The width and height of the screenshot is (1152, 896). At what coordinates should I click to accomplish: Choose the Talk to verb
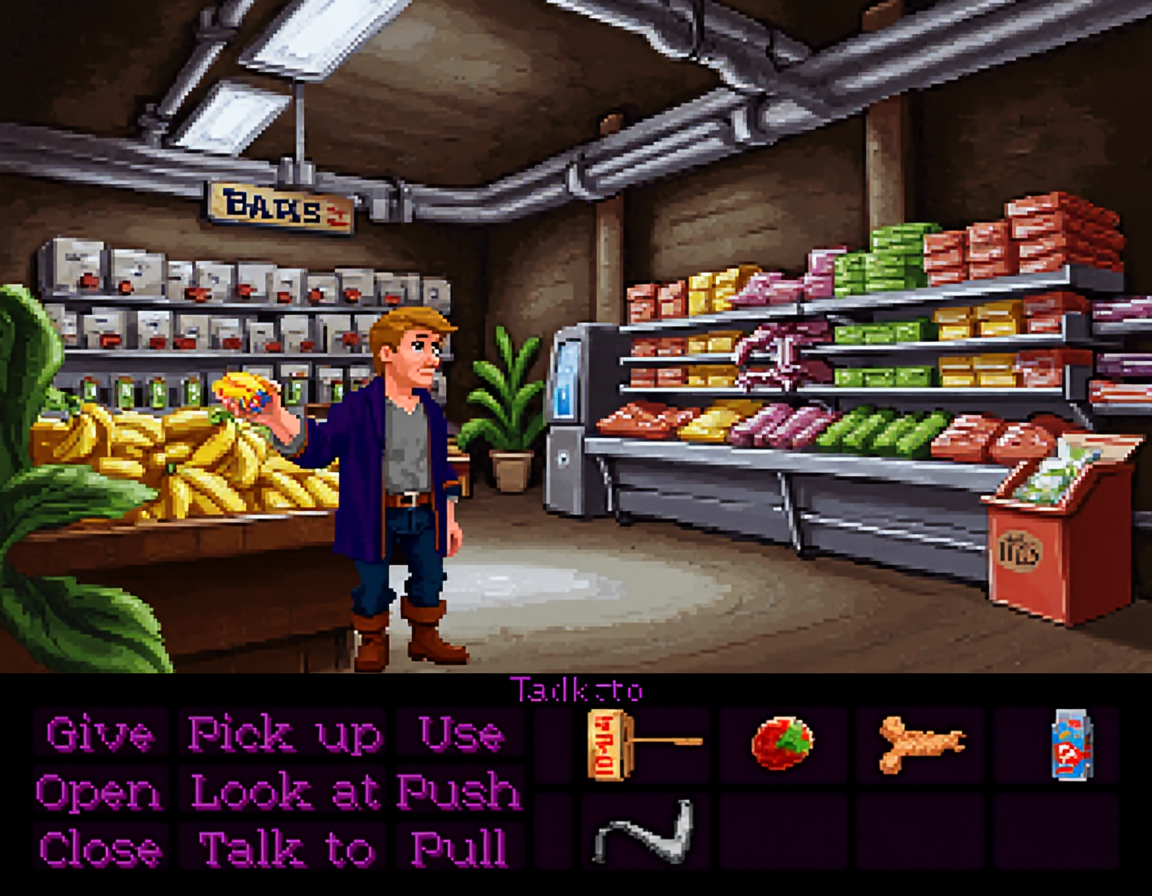coord(286,849)
